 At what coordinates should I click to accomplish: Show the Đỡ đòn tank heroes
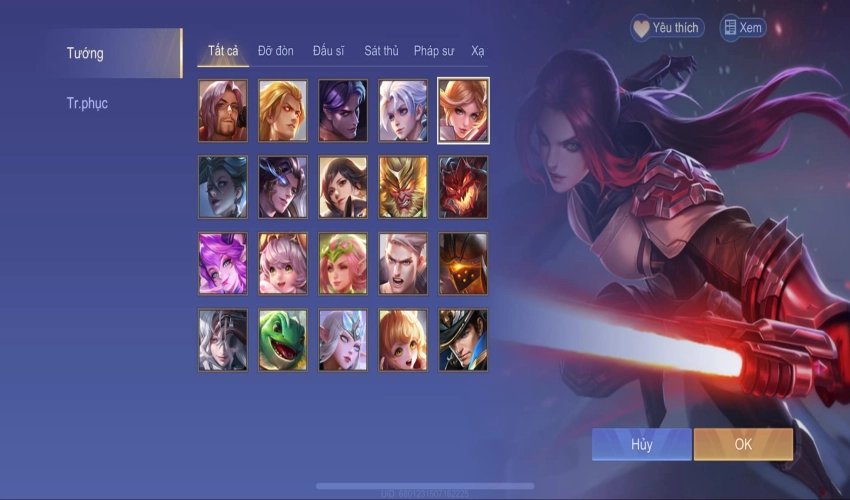[276, 50]
